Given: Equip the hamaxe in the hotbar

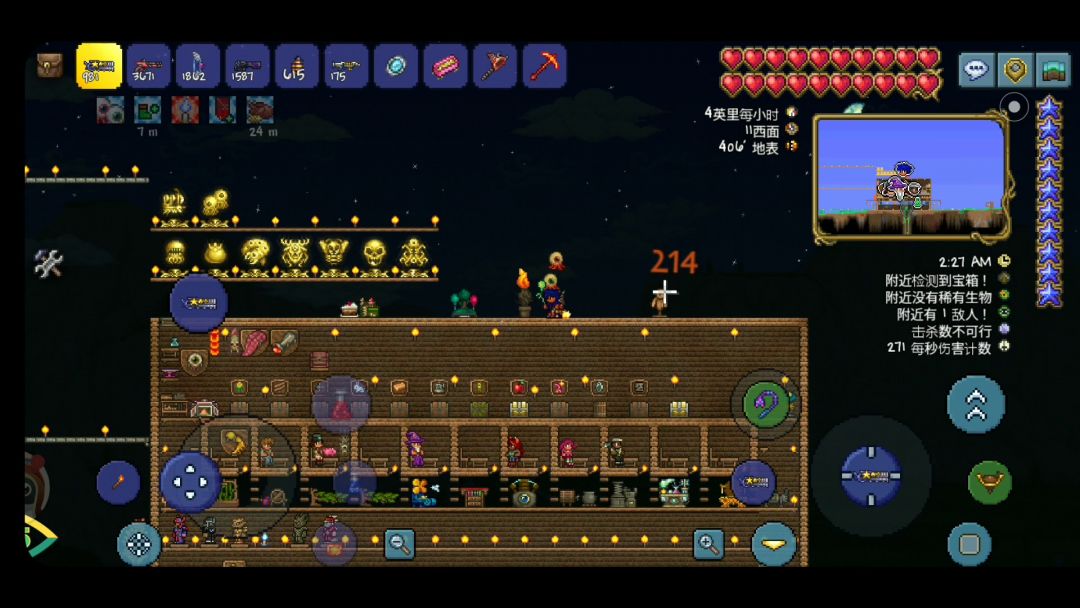Looking at the screenshot, I should [495, 66].
